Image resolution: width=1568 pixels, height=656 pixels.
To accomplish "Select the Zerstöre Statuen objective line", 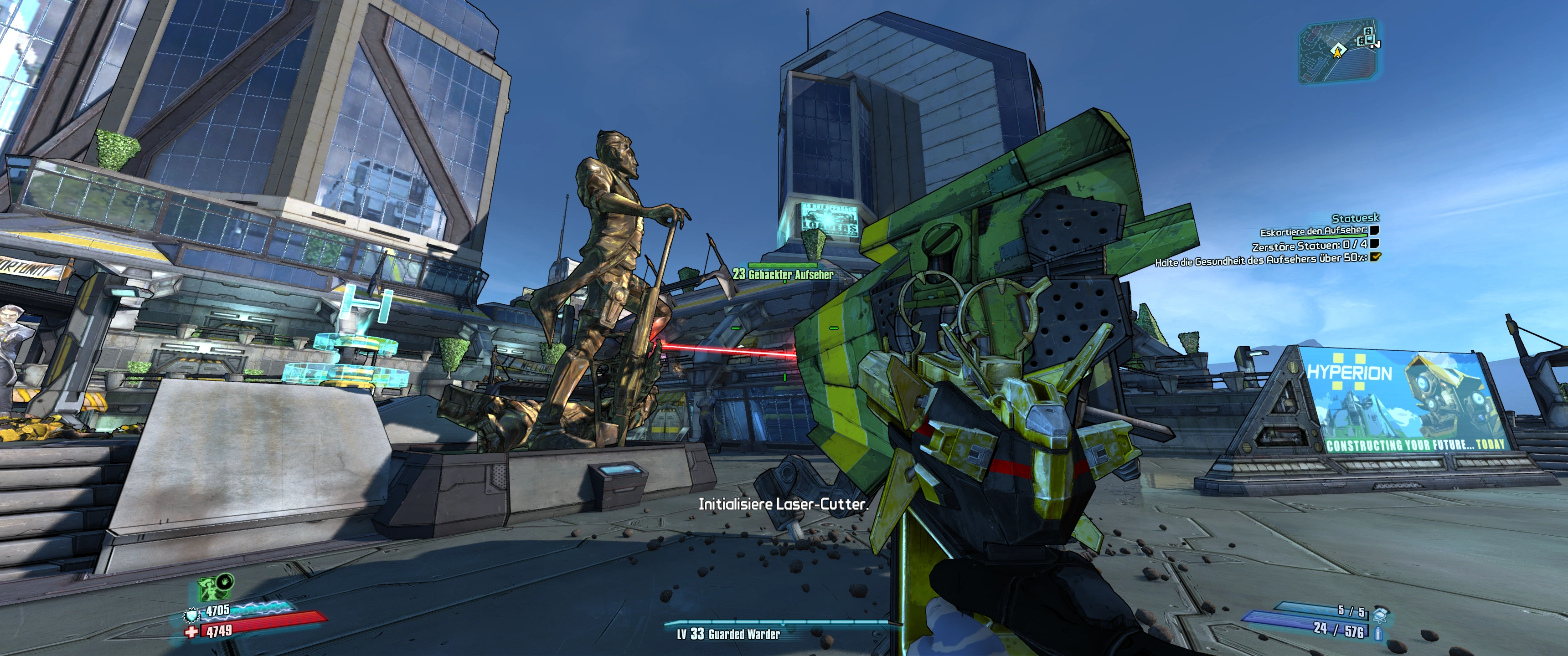I will [x=1309, y=245].
